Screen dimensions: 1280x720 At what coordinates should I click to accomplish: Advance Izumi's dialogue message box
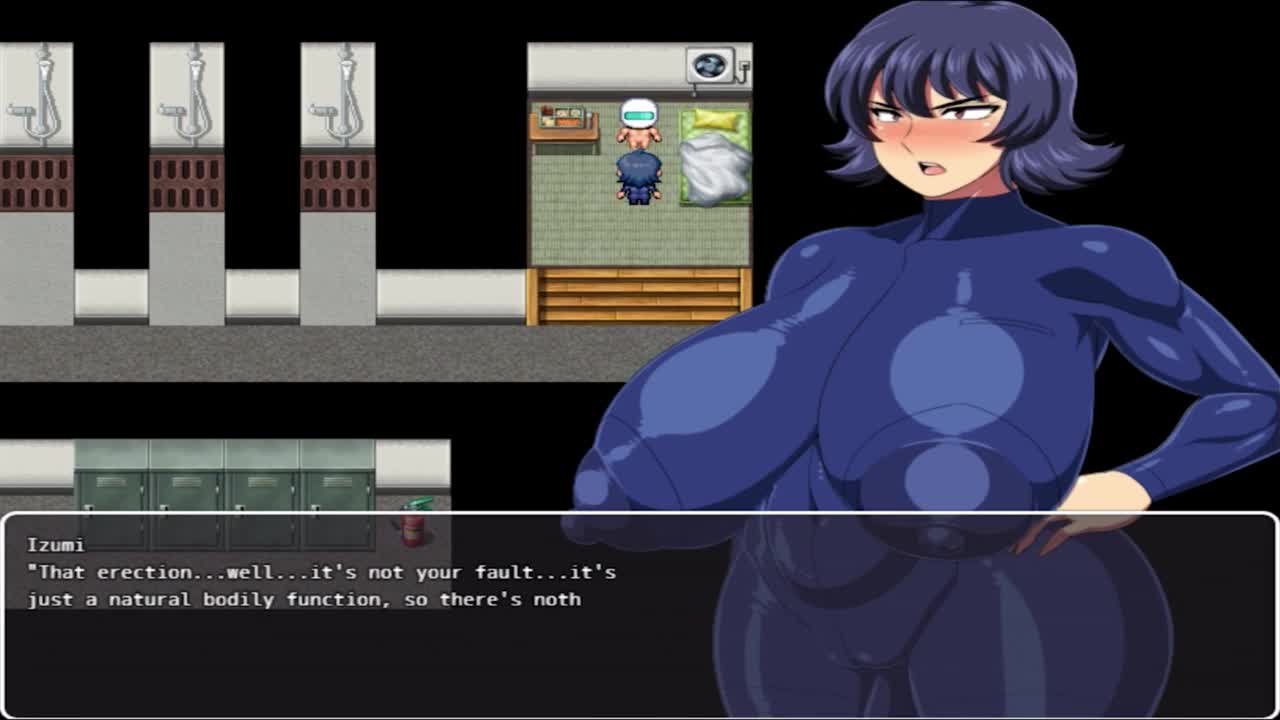click(x=640, y=614)
